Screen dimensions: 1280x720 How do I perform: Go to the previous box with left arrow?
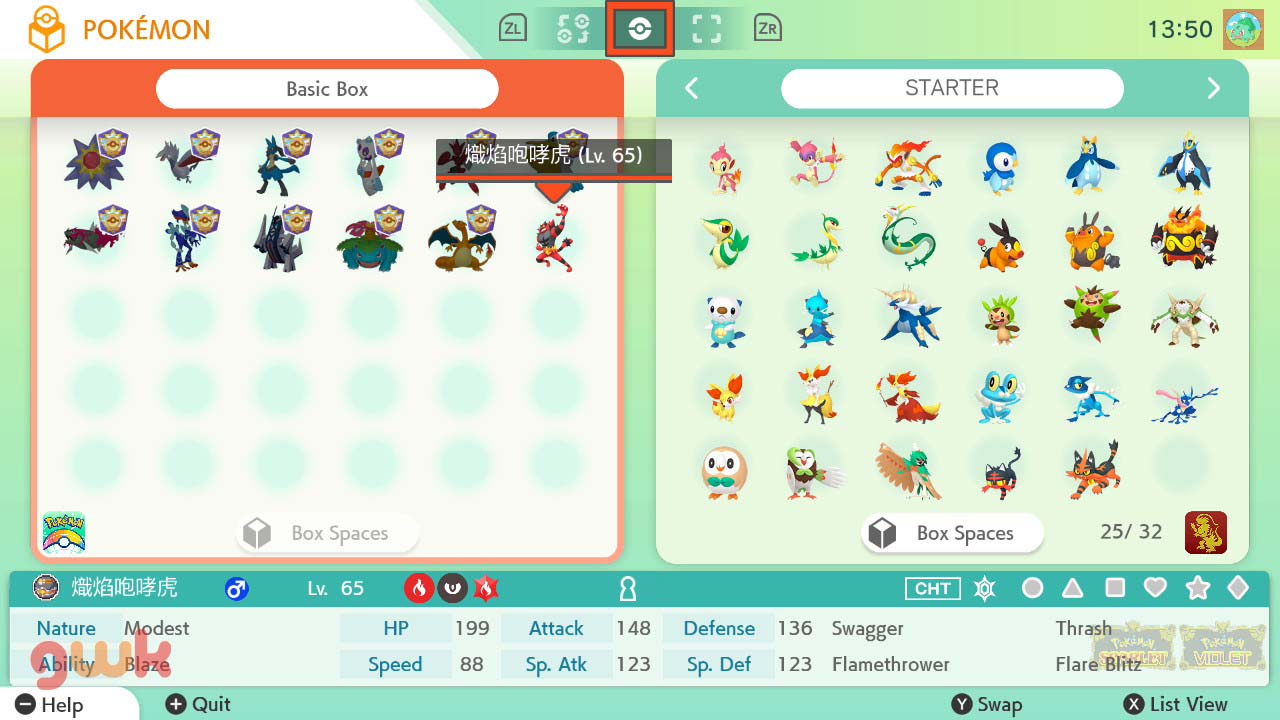click(x=691, y=89)
